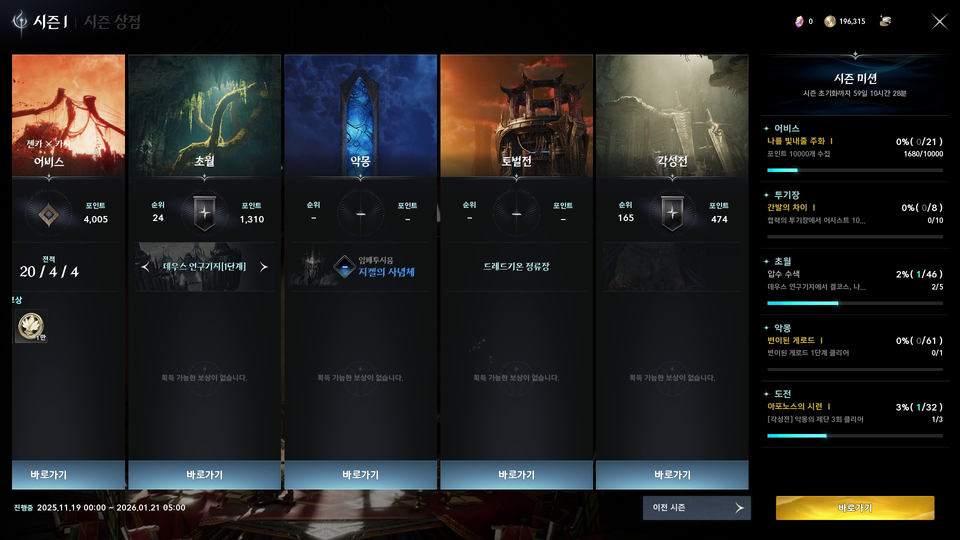960x540 pixels.
Task: Switch to the 시즌 상점 tab
Action: tap(111, 22)
